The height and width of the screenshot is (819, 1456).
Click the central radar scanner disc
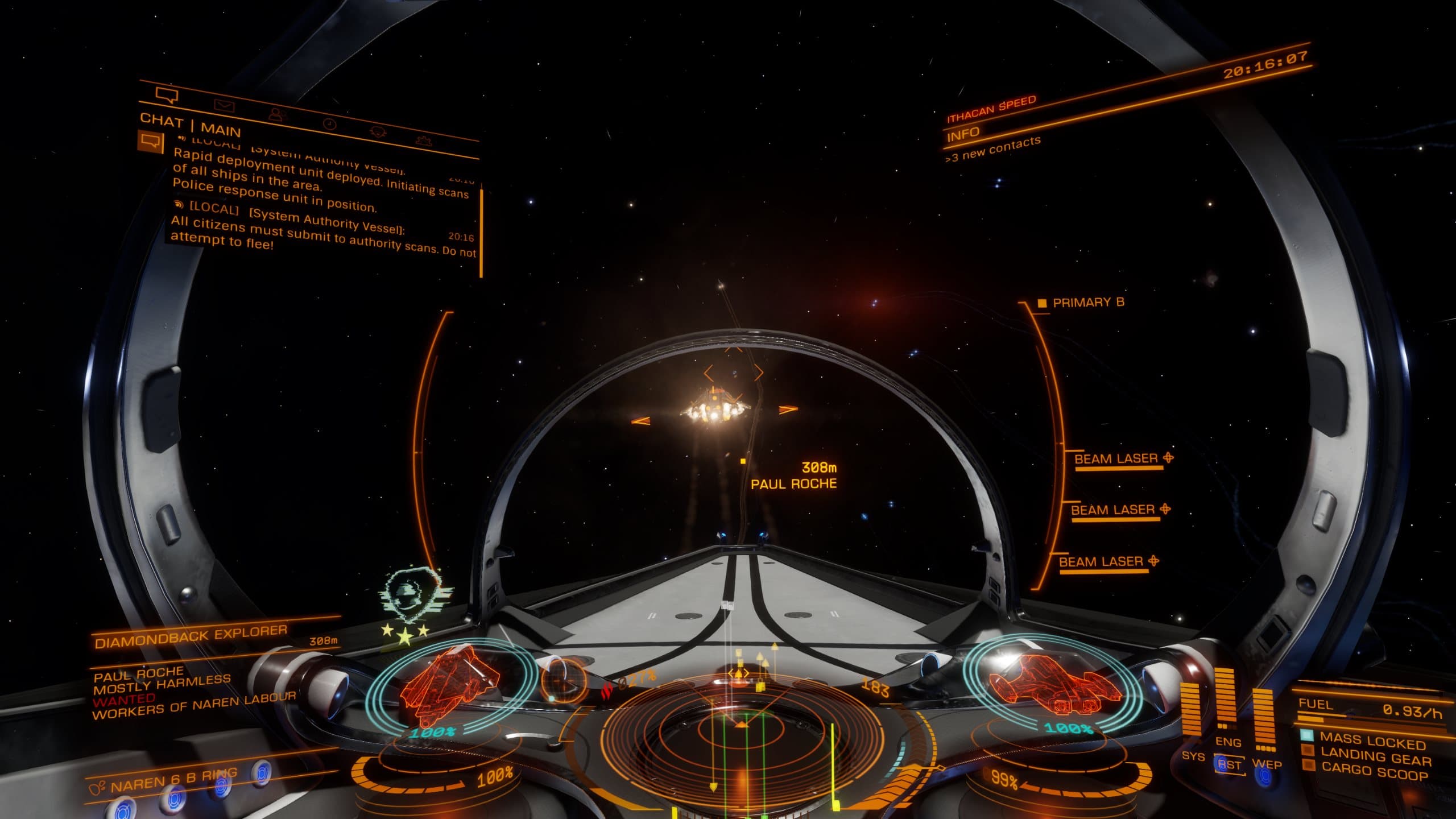click(x=739, y=734)
